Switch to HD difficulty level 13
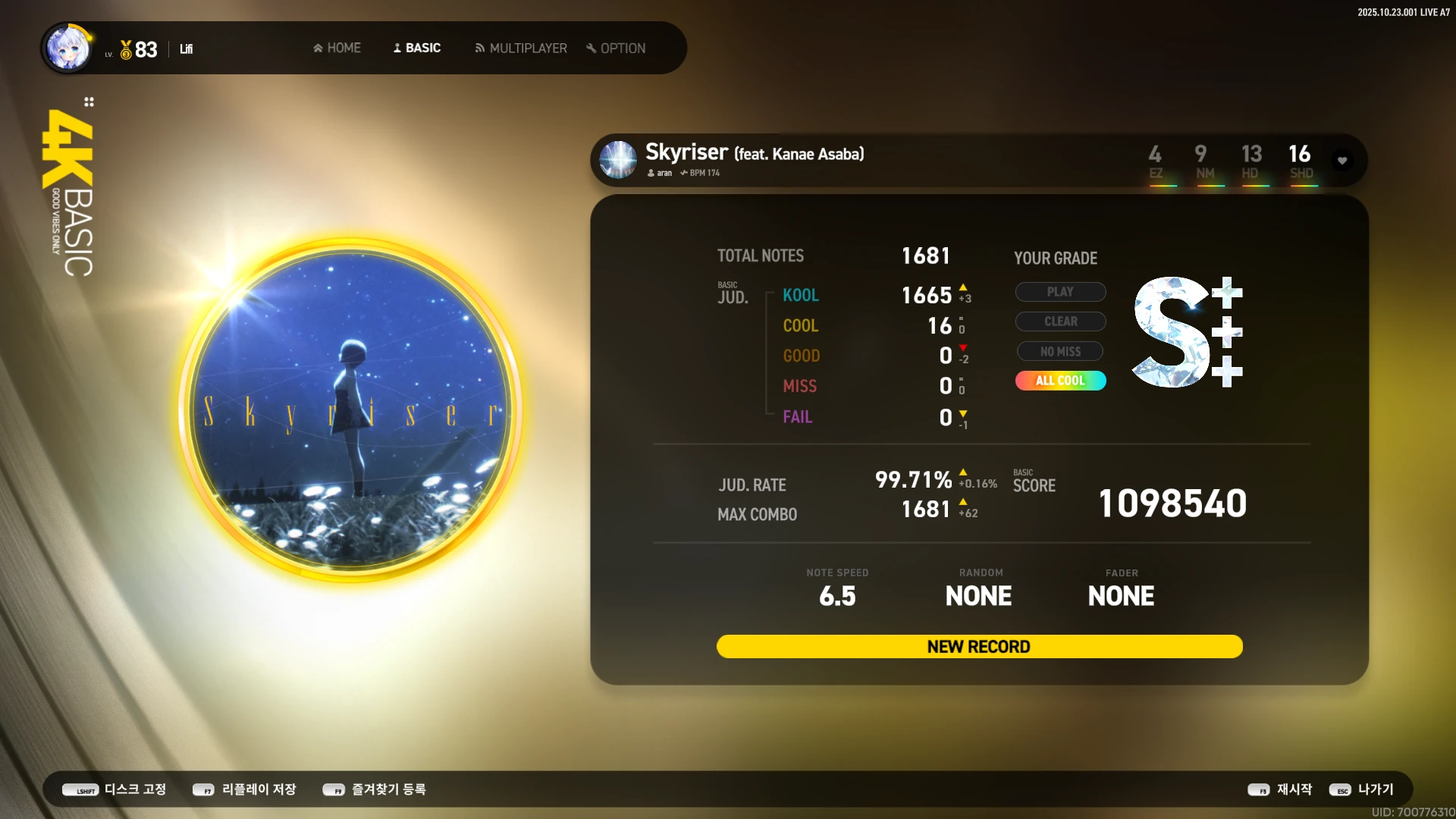Viewport: 1456px width, 819px height. [1251, 162]
